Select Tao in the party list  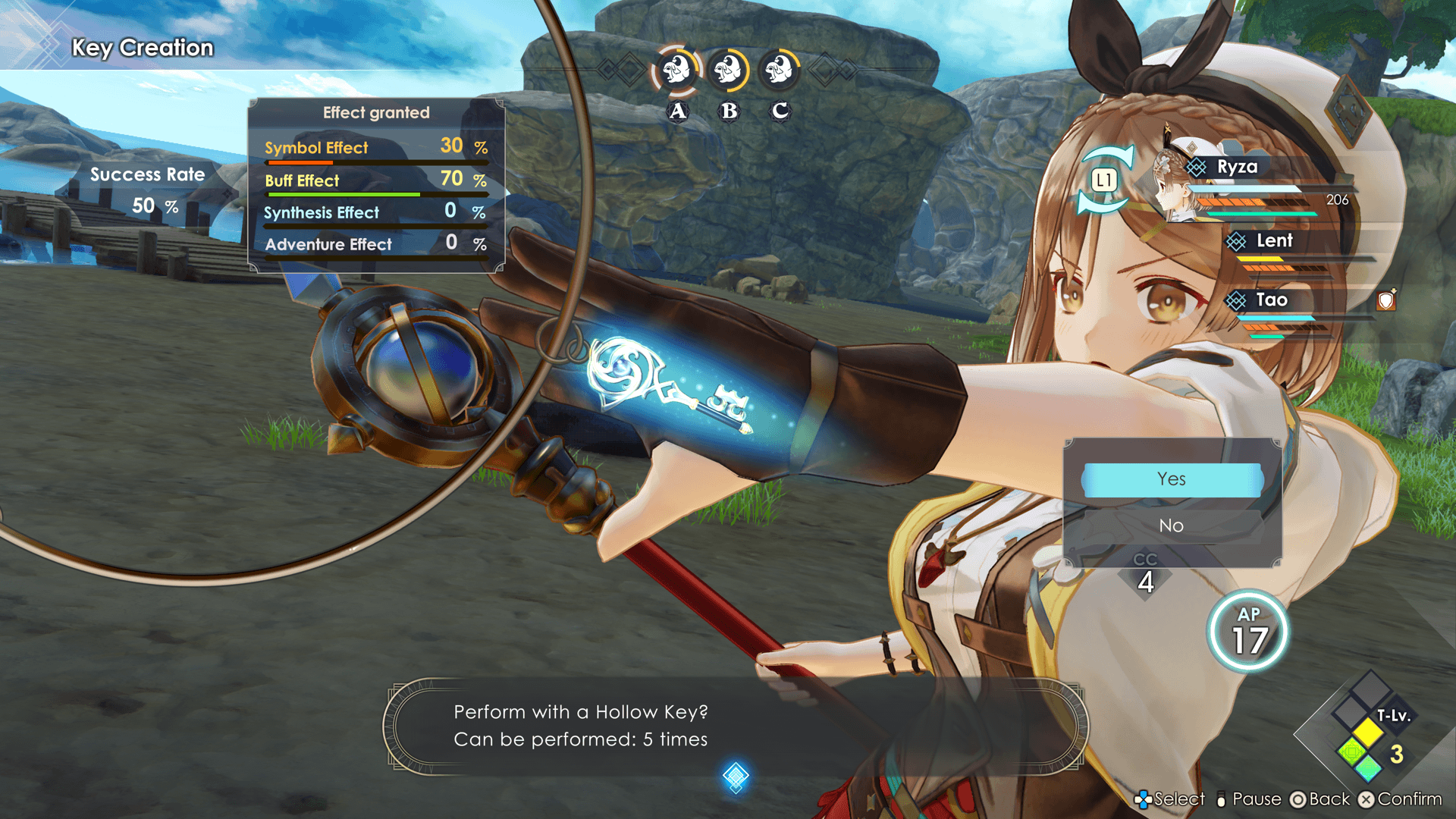1272,300
